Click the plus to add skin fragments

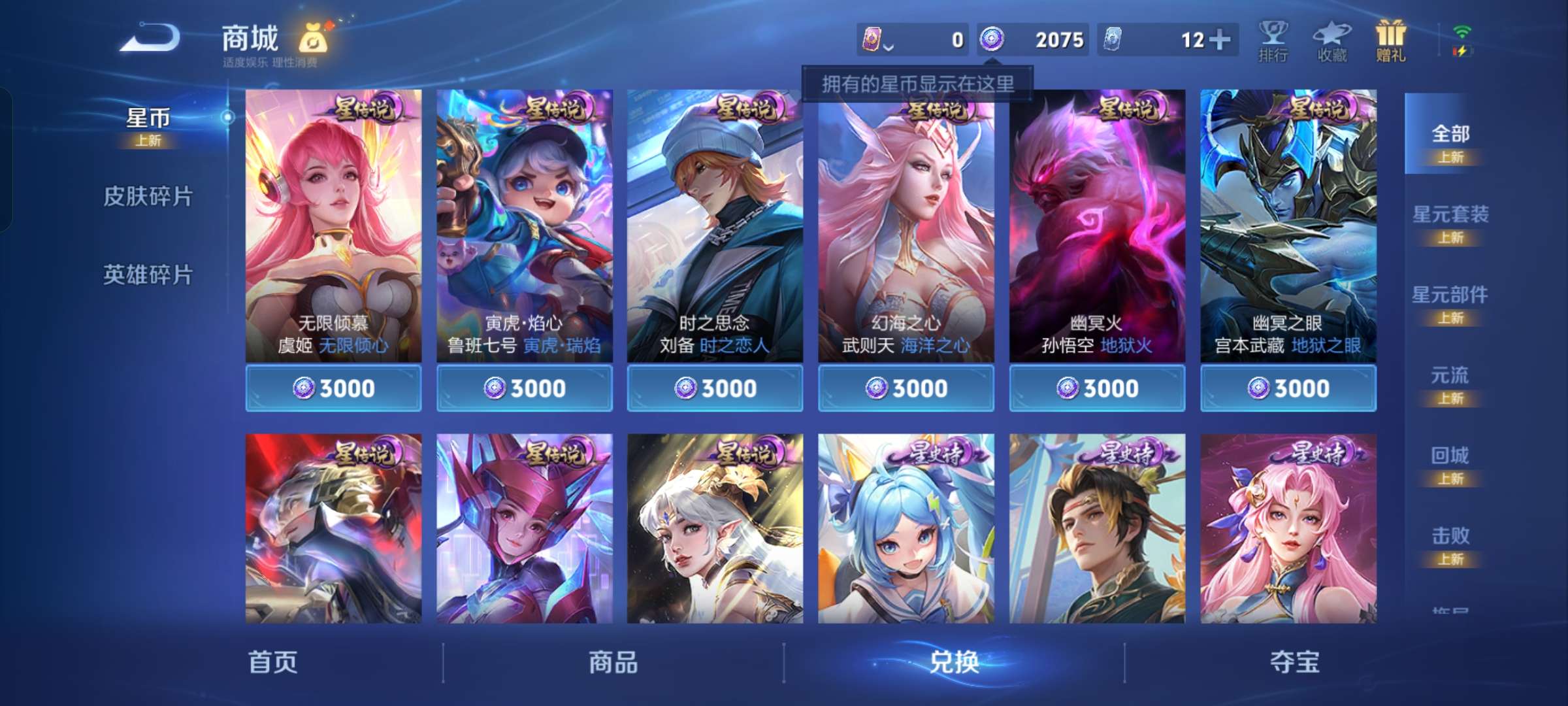pyautogui.click(x=1220, y=39)
